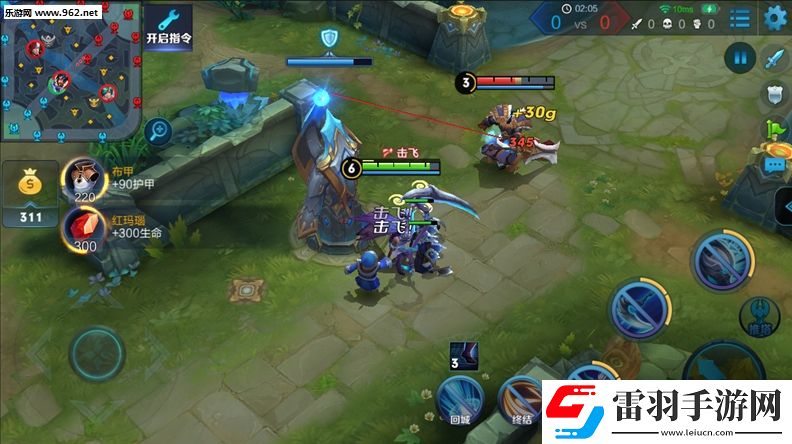This screenshot has height=444, width=792.
Task: Click the magnifier zoom button
Action: 157,129
